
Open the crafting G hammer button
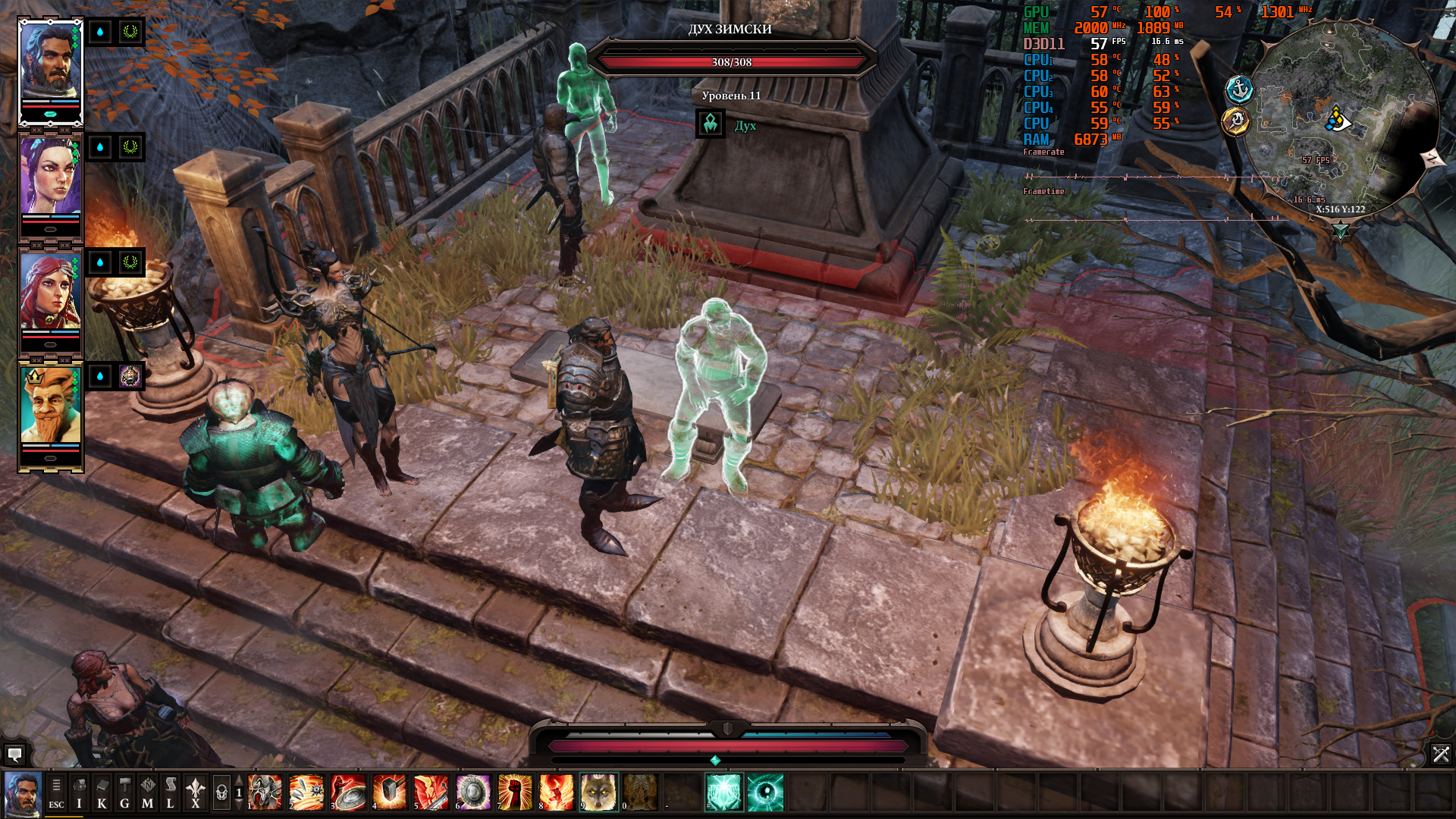(x=124, y=793)
